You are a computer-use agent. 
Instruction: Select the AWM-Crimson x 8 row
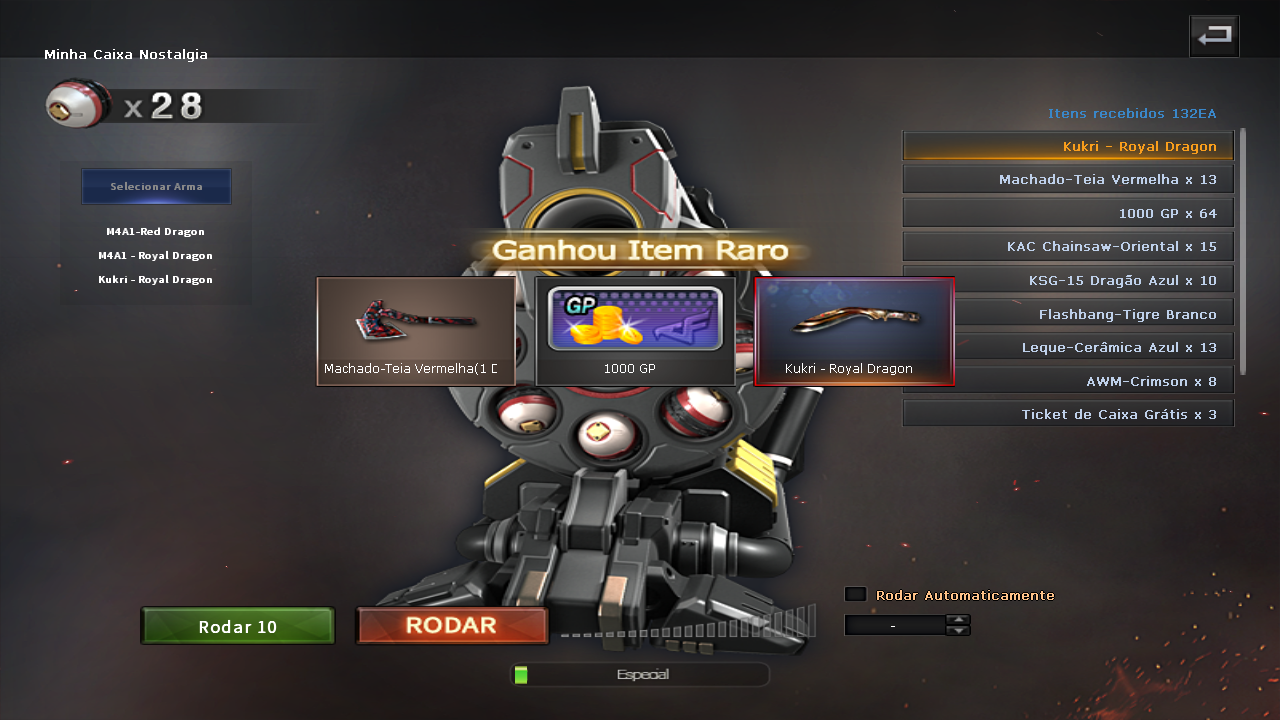[1068, 381]
